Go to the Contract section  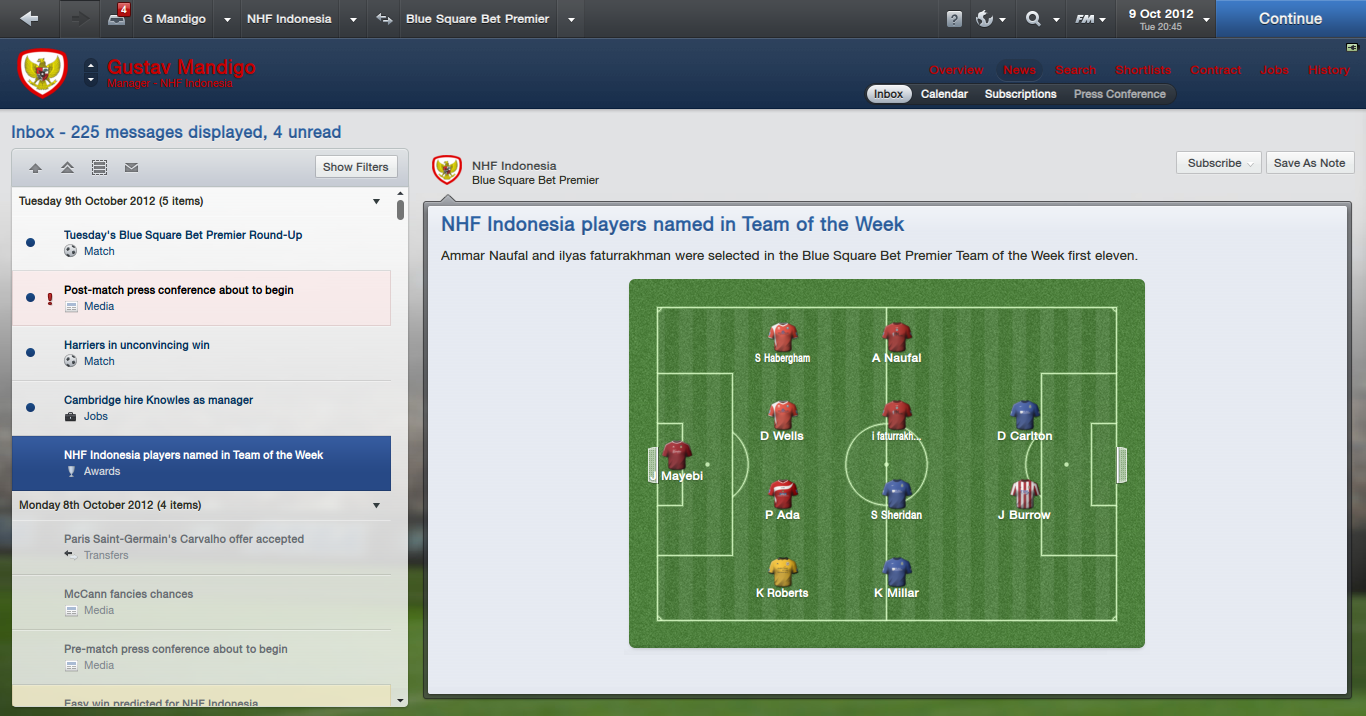pyautogui.click(x=1216, y=70)
